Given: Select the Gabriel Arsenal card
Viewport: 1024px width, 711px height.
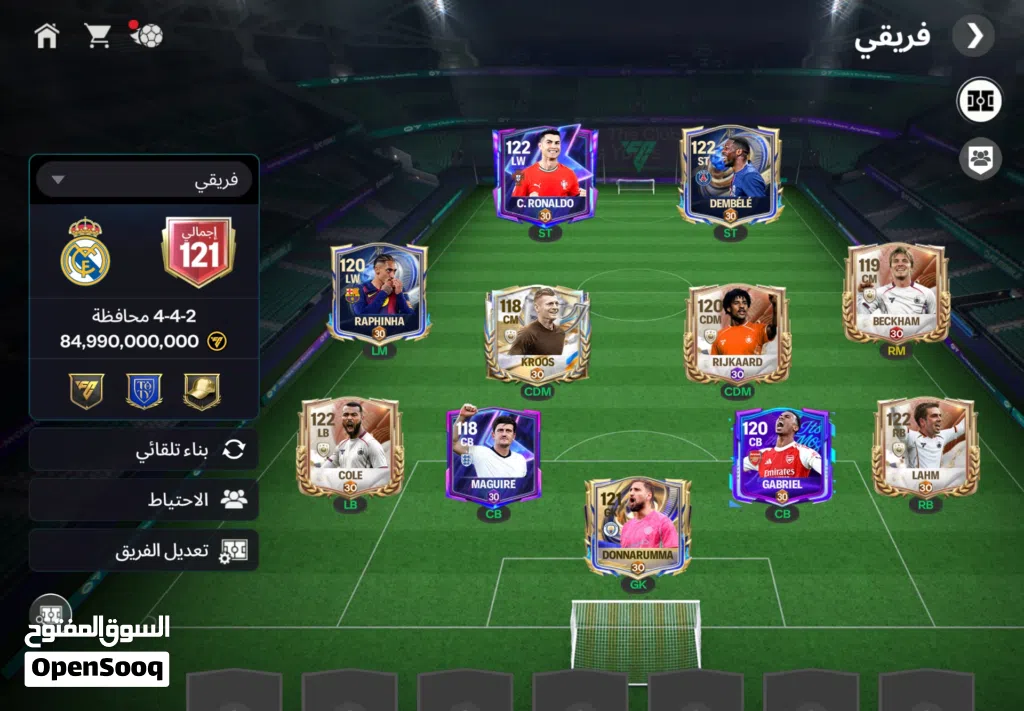Looking at the screenshot, I should pos(781,455).
